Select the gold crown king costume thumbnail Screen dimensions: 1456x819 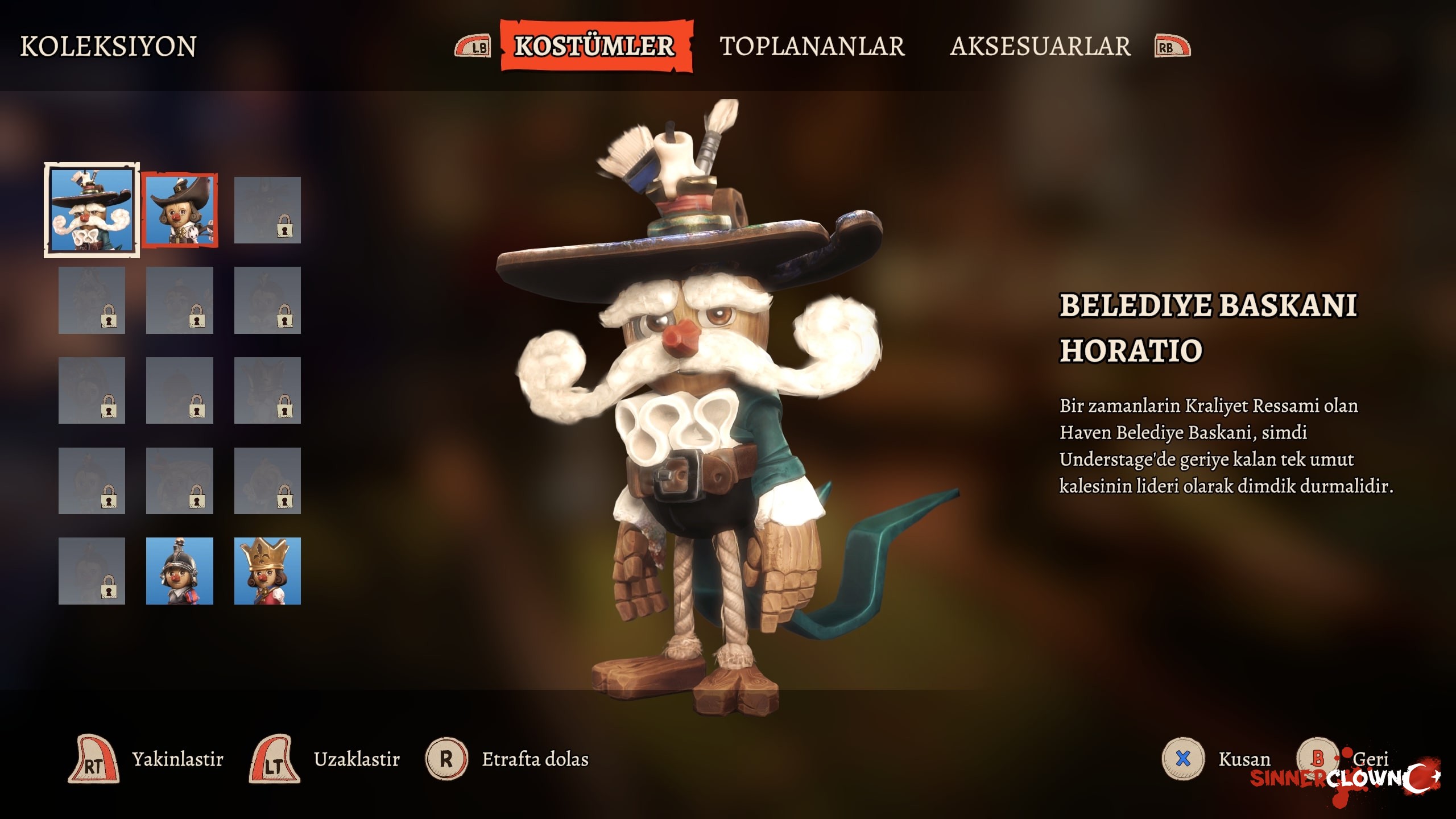tap(267, 570)
